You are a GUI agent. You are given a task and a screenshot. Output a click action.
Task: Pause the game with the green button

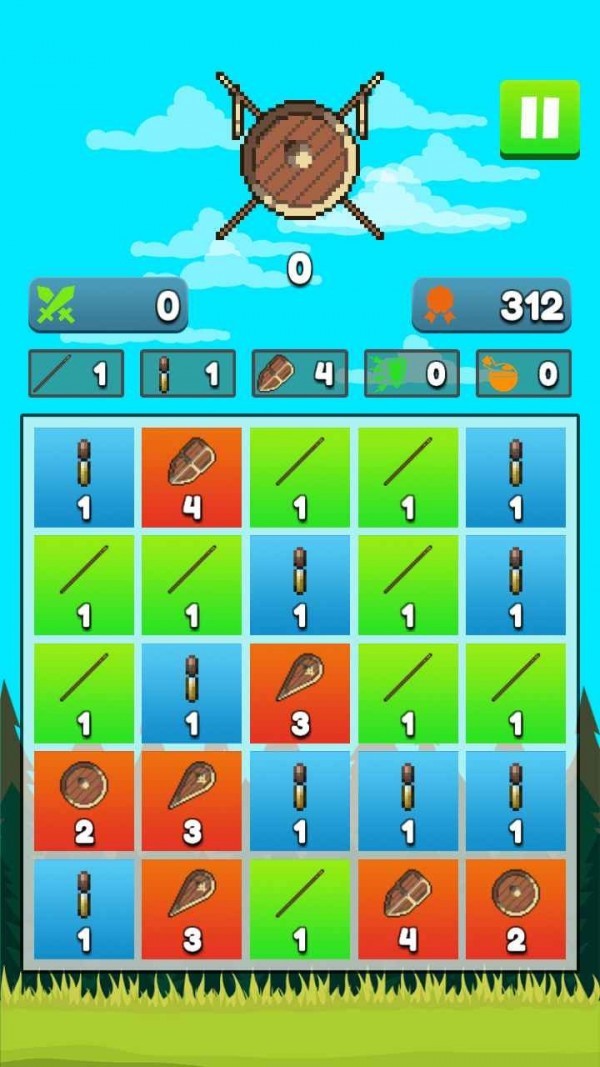coord(539,119)
